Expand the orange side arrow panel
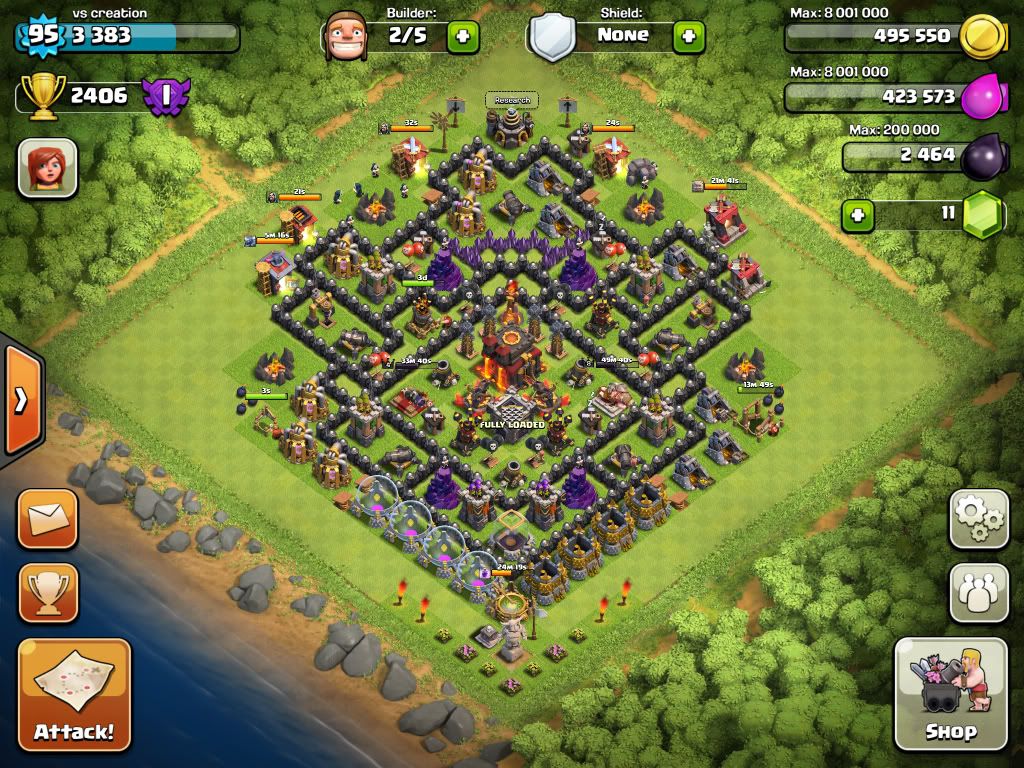Screen dimensions: 1024x768 (x=21, y=400)
